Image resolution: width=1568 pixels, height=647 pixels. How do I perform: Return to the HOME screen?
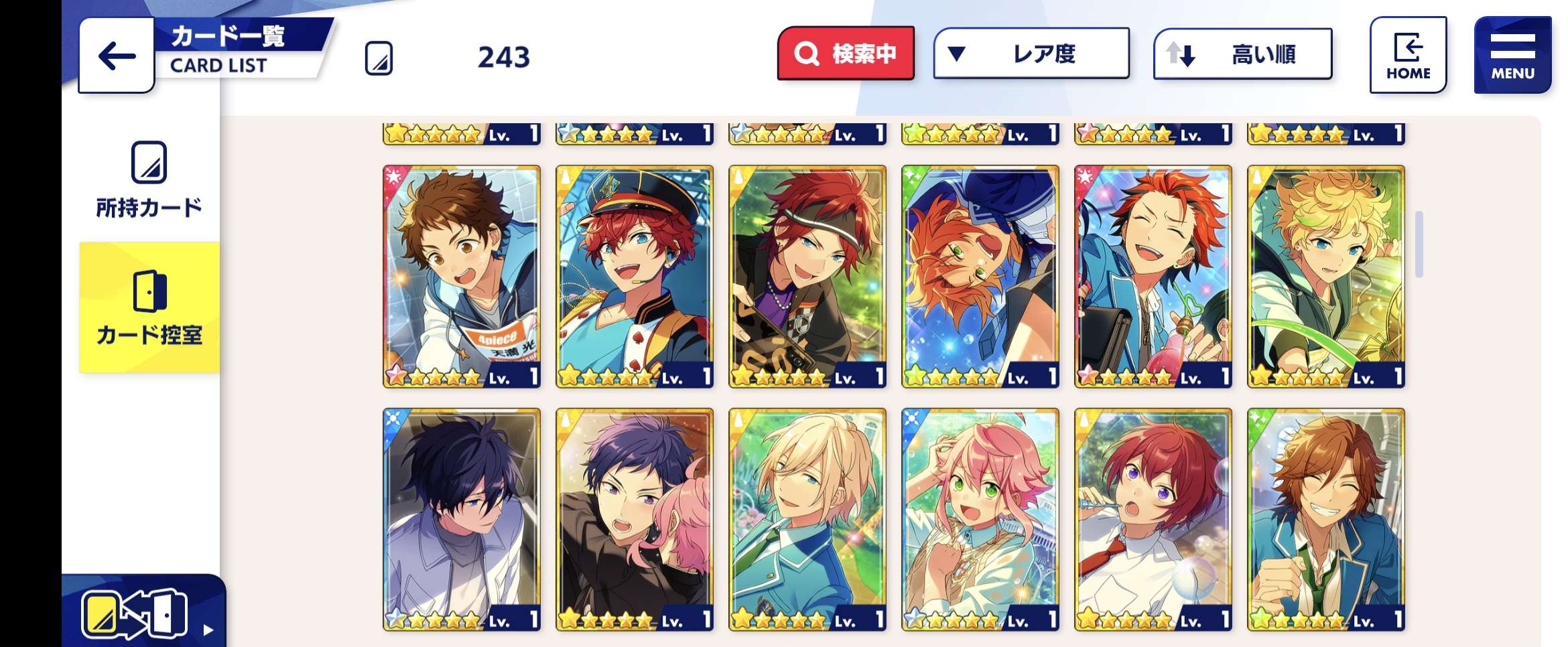click(x=1408, y=55)
